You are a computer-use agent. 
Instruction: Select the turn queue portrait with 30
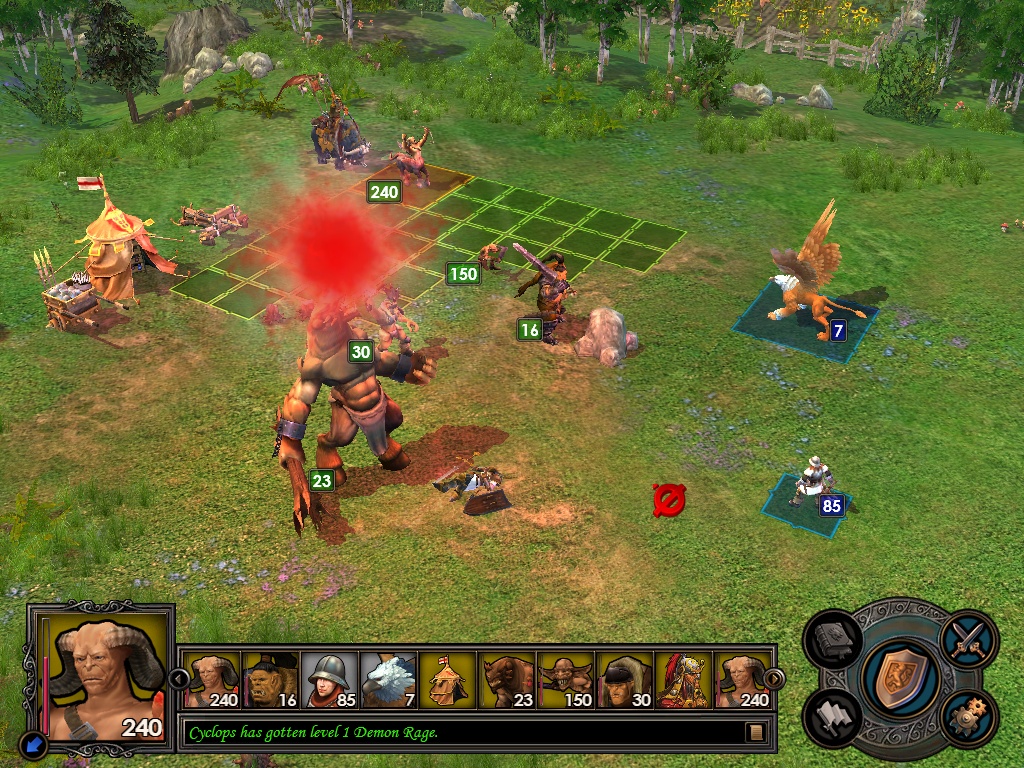[x=624, y=680]
